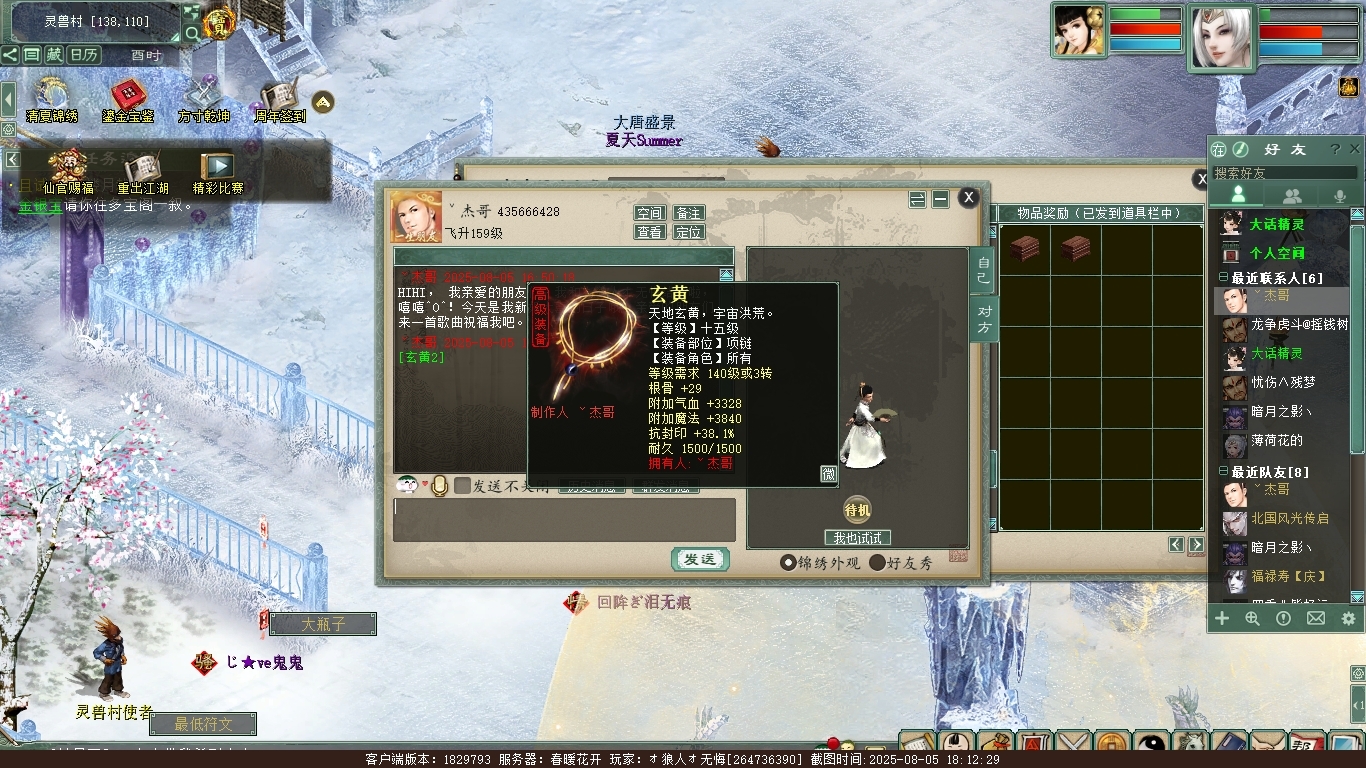Screen dimensions: 1366x768
Task: Select 龙争虎斗@摇钱树 in recent contacts
Action: pyautogui.click(x=1298, y=325)
